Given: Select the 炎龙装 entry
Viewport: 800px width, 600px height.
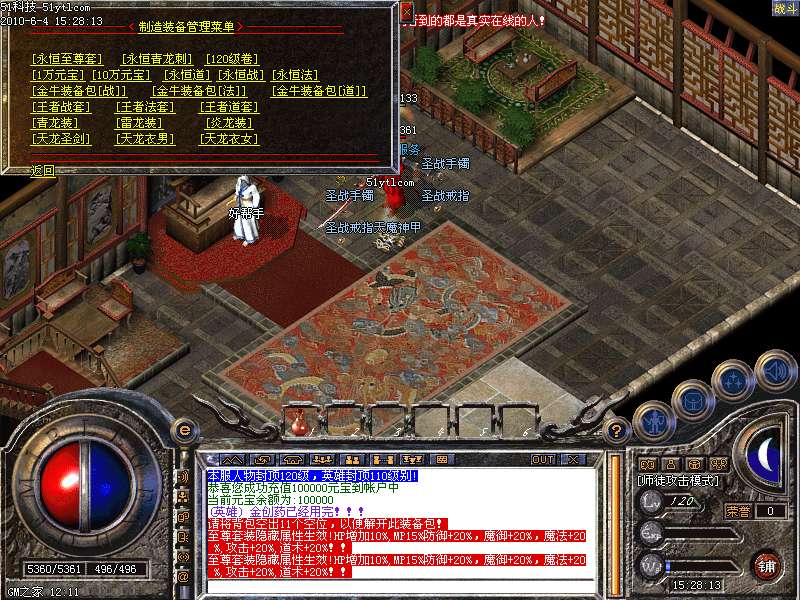Looking at the screenshot, I should [226, 123].
